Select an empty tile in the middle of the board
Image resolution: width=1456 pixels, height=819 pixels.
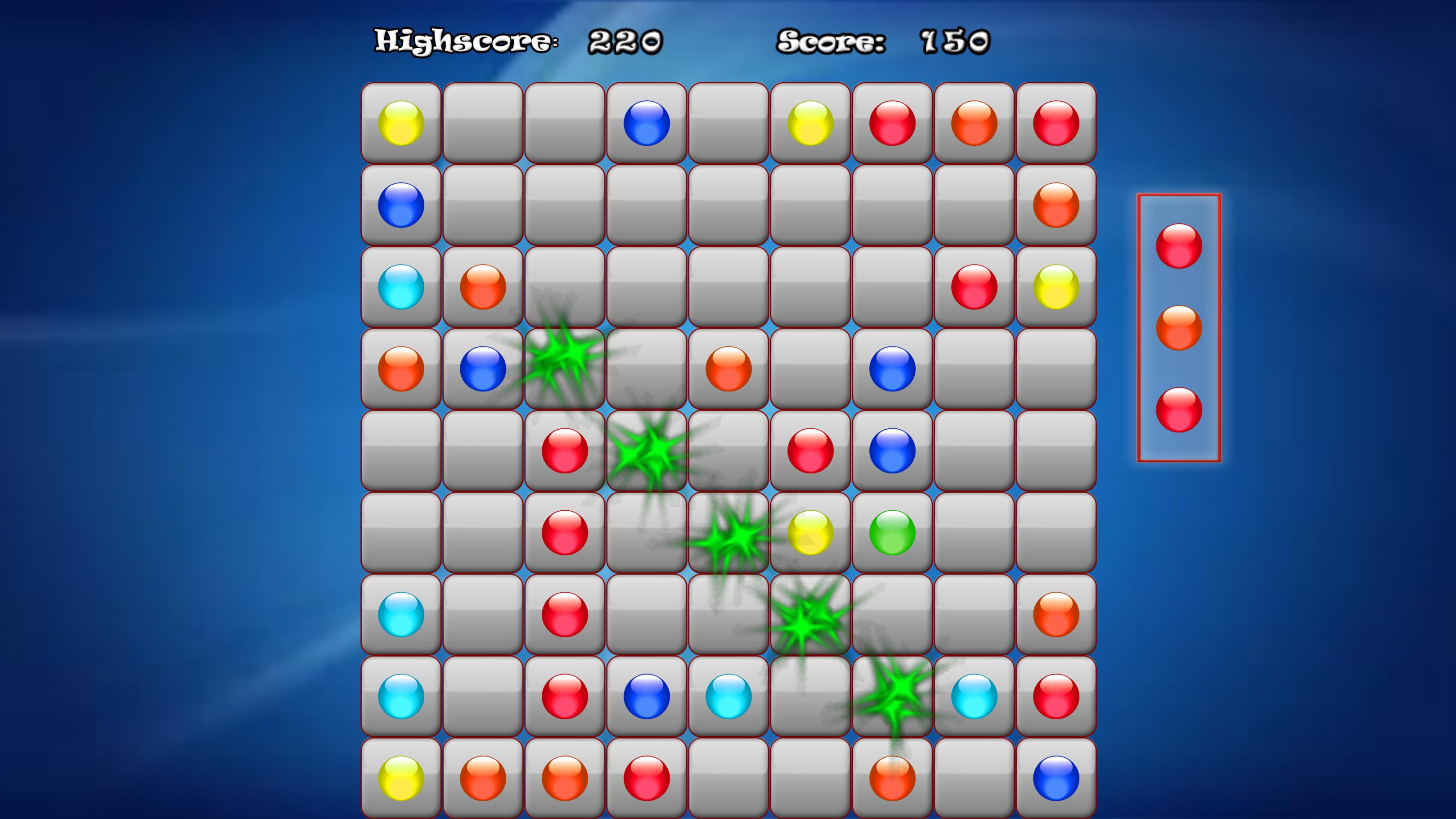click(728, 450)
